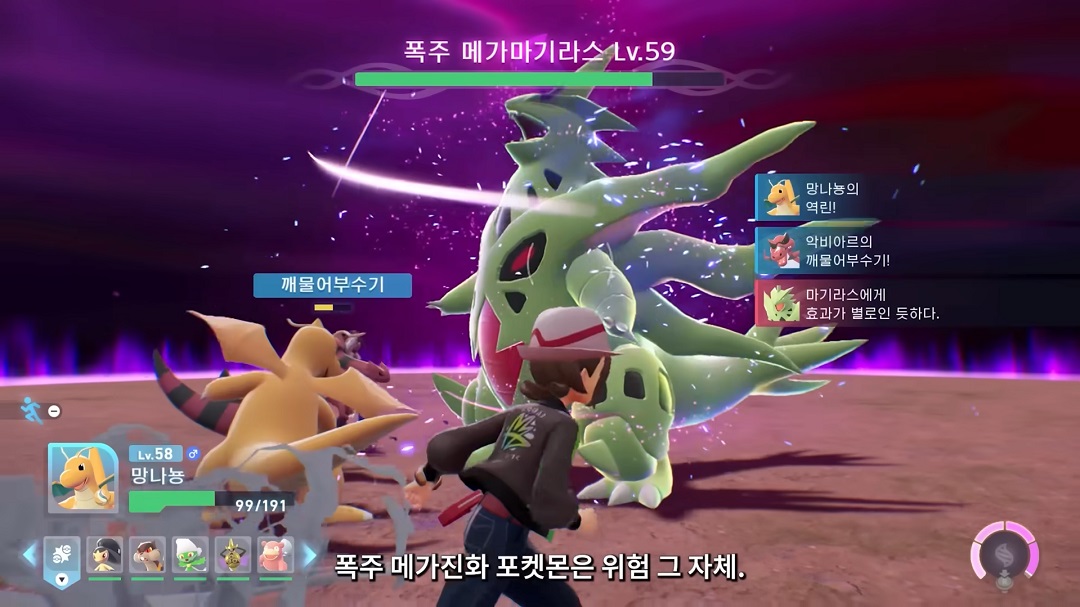Switch to Mawile in the party bar
The width and height of the screenshot is (1080, 607).
[104, 555]
